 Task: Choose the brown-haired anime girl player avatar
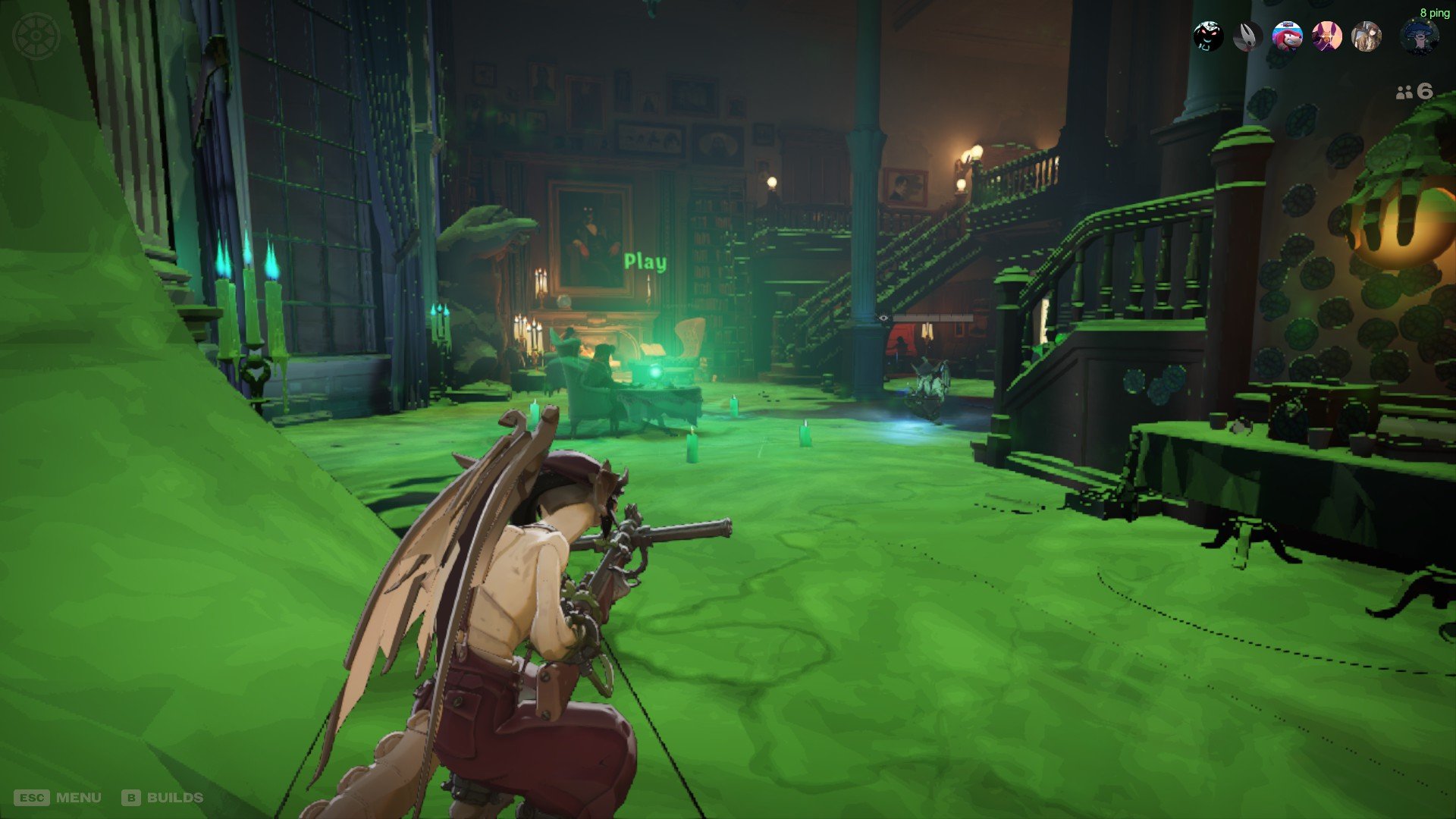pyautogui.click(x=1366, y=36)
